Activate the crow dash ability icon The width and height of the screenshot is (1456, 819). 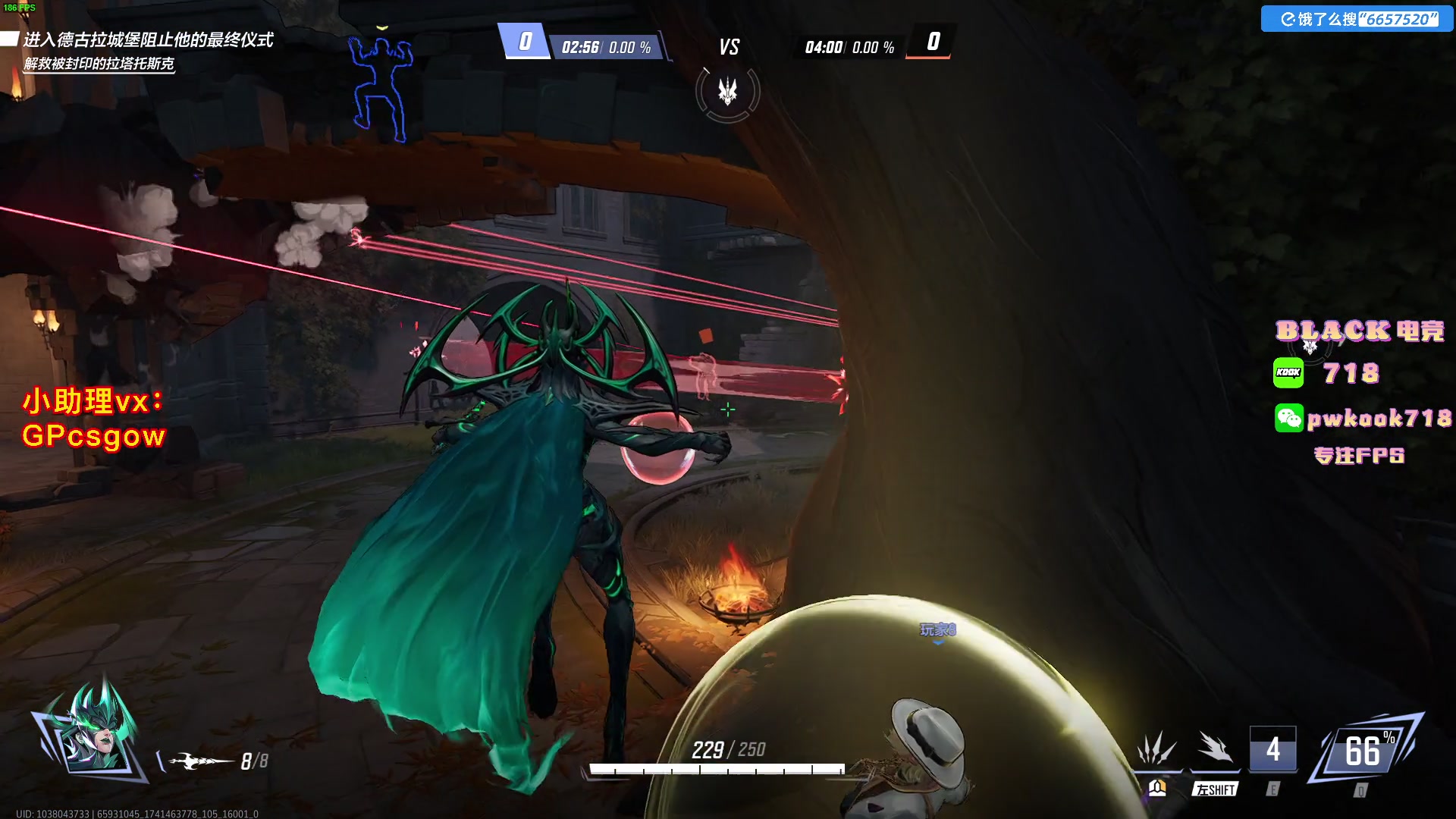[x=1215, y=749]
